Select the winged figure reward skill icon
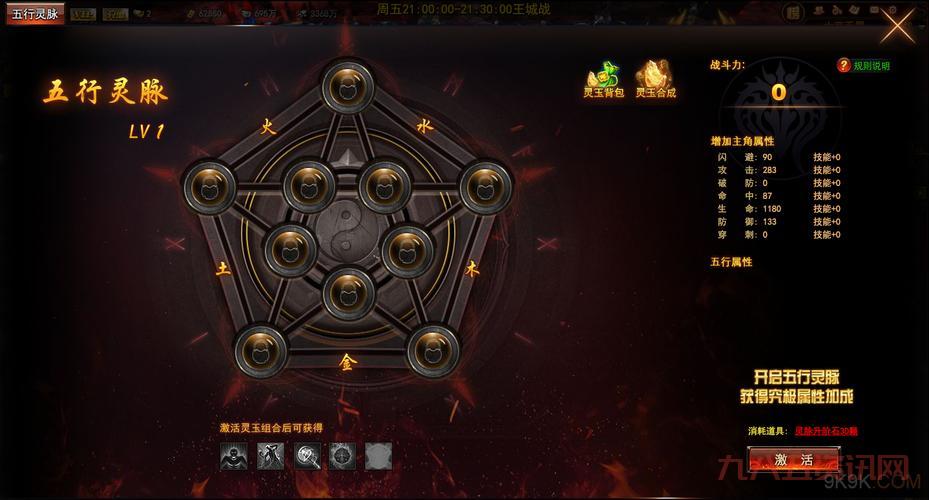929x500 pixels. (234, 456)
